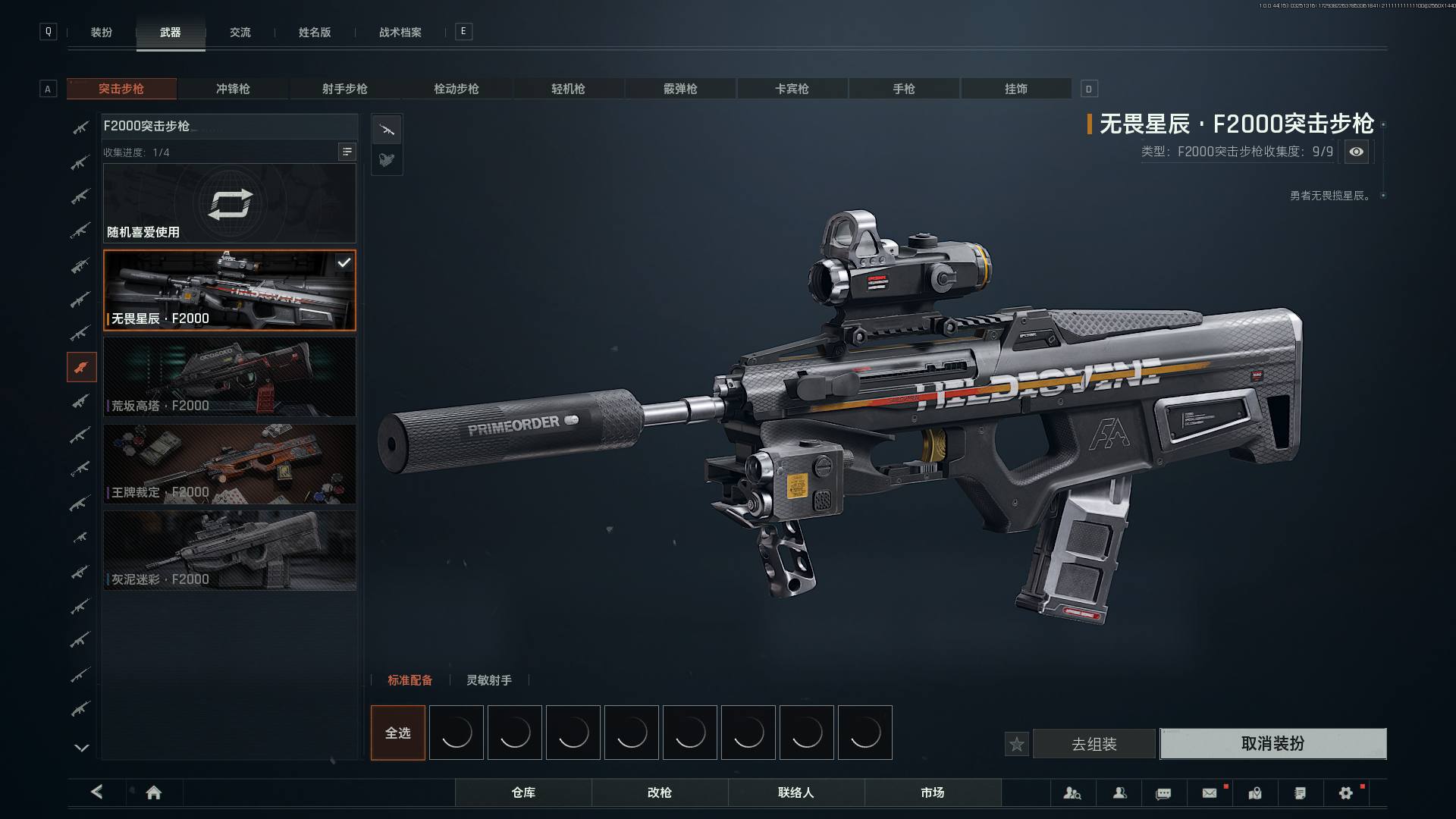Image resolution: width=1456 pixels, height=819 pixels.
Task: Switch to the 灵敏射手 loadout tab
Action: point(488,680)
